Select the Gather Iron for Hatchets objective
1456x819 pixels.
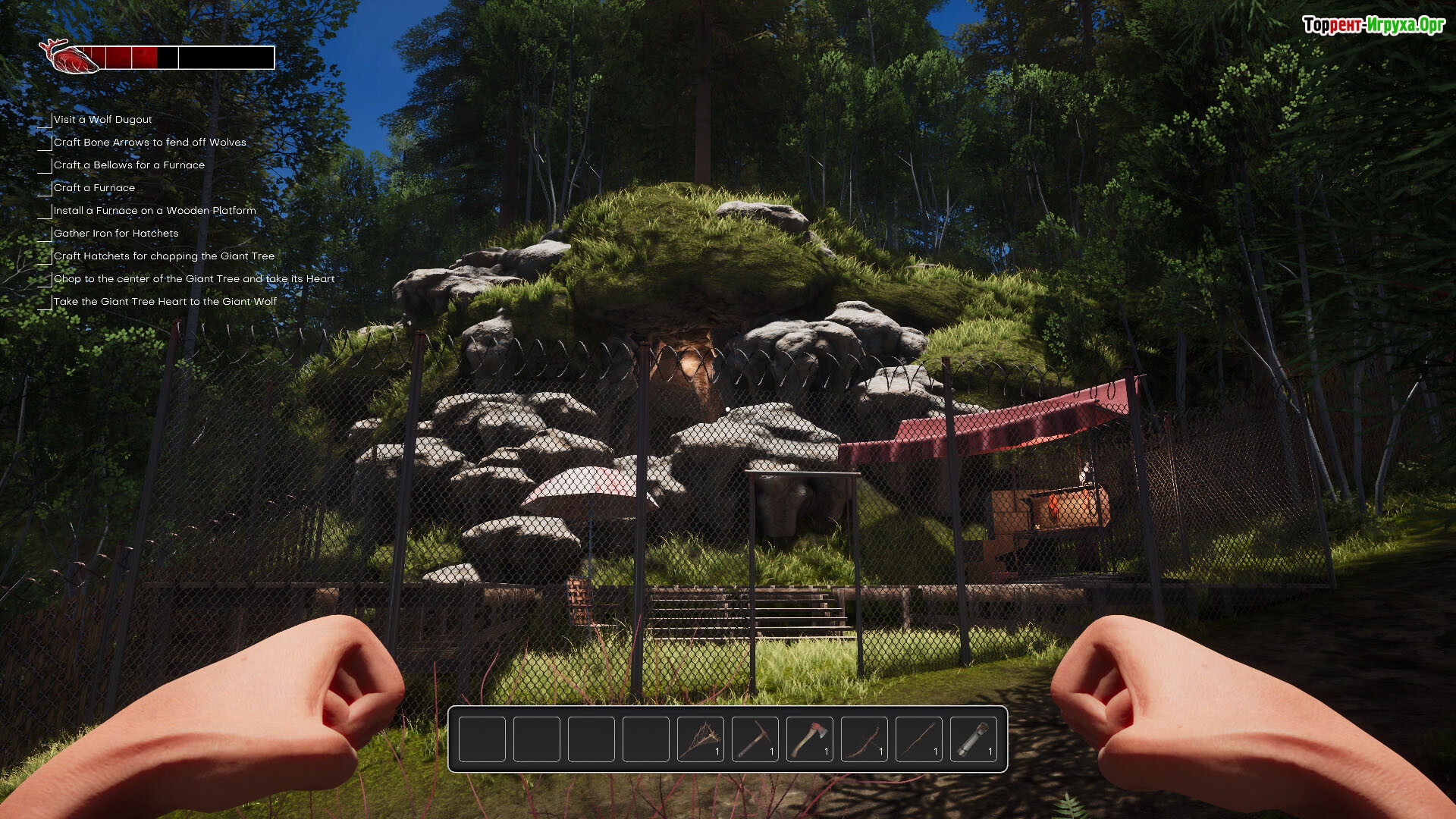pos(116,234)
